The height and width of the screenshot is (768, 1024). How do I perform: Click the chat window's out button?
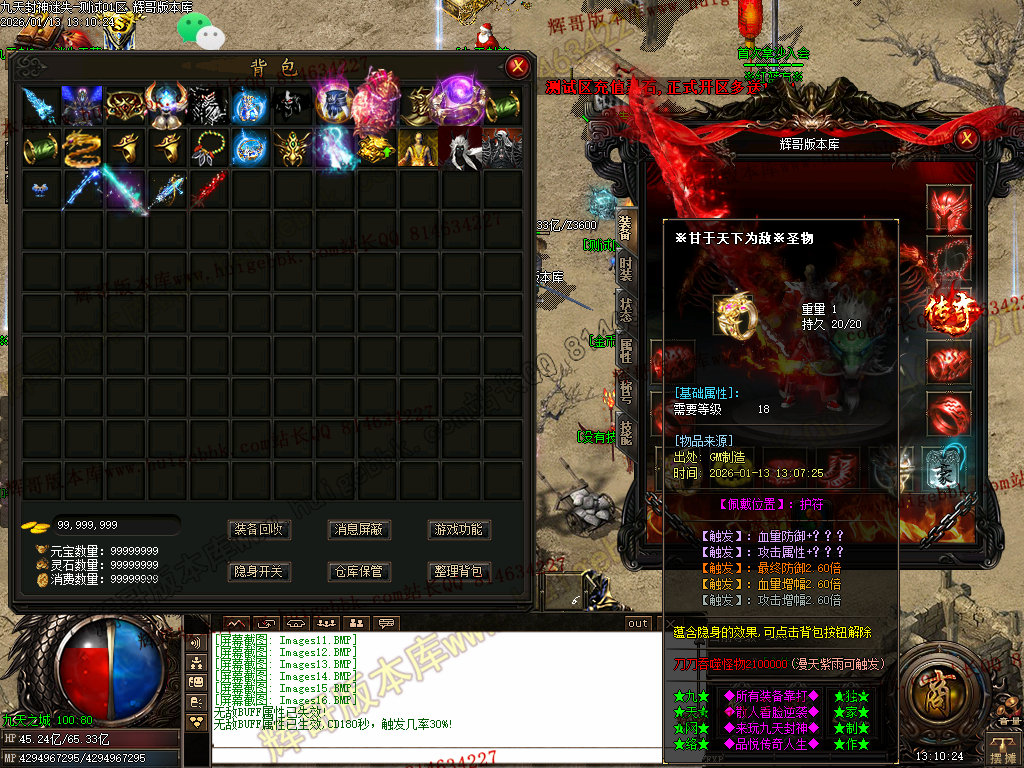(x=638, y=623)
